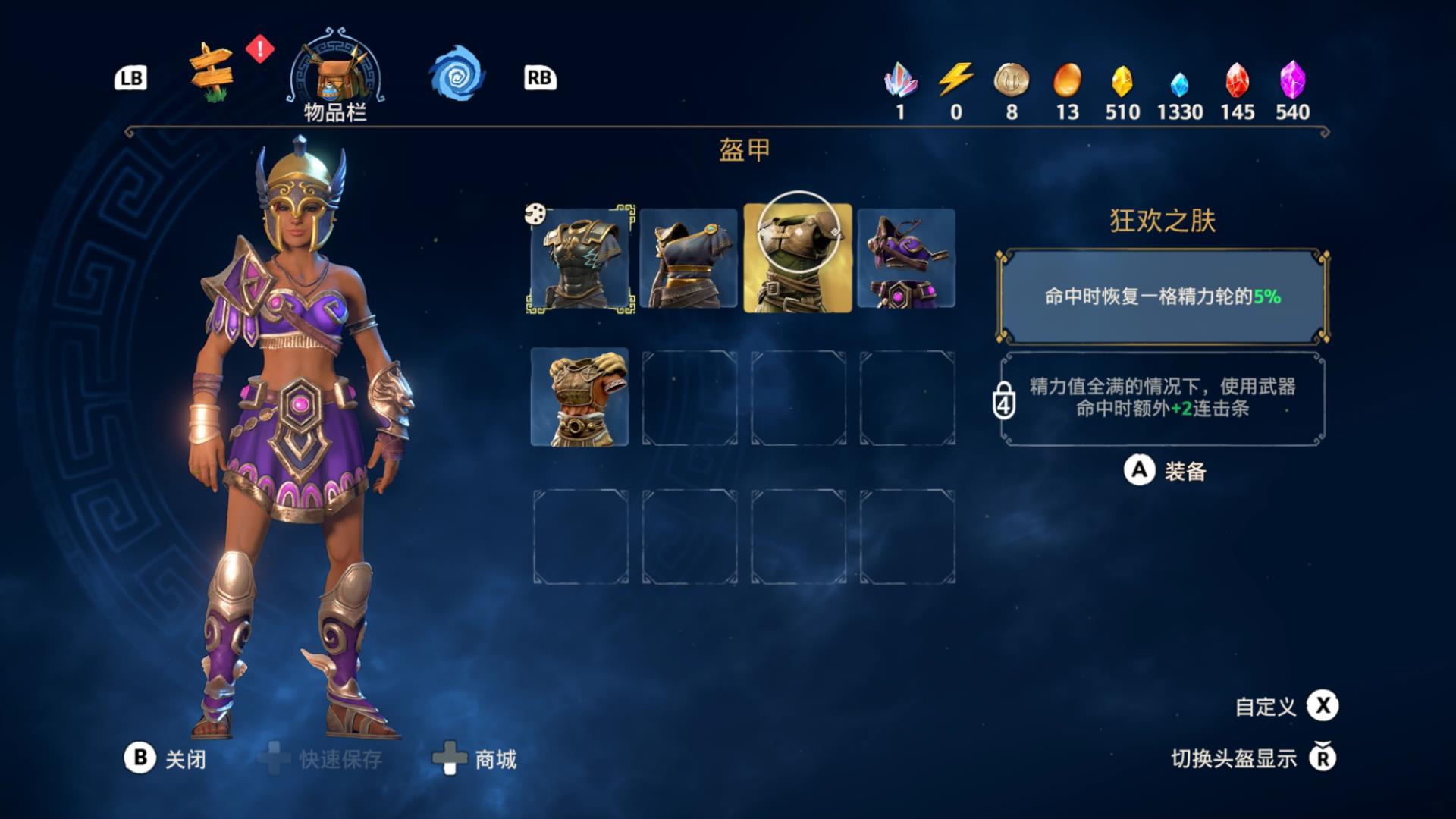
Task: Choose the blue and gold tunic armor
Action: click(689, 259)
